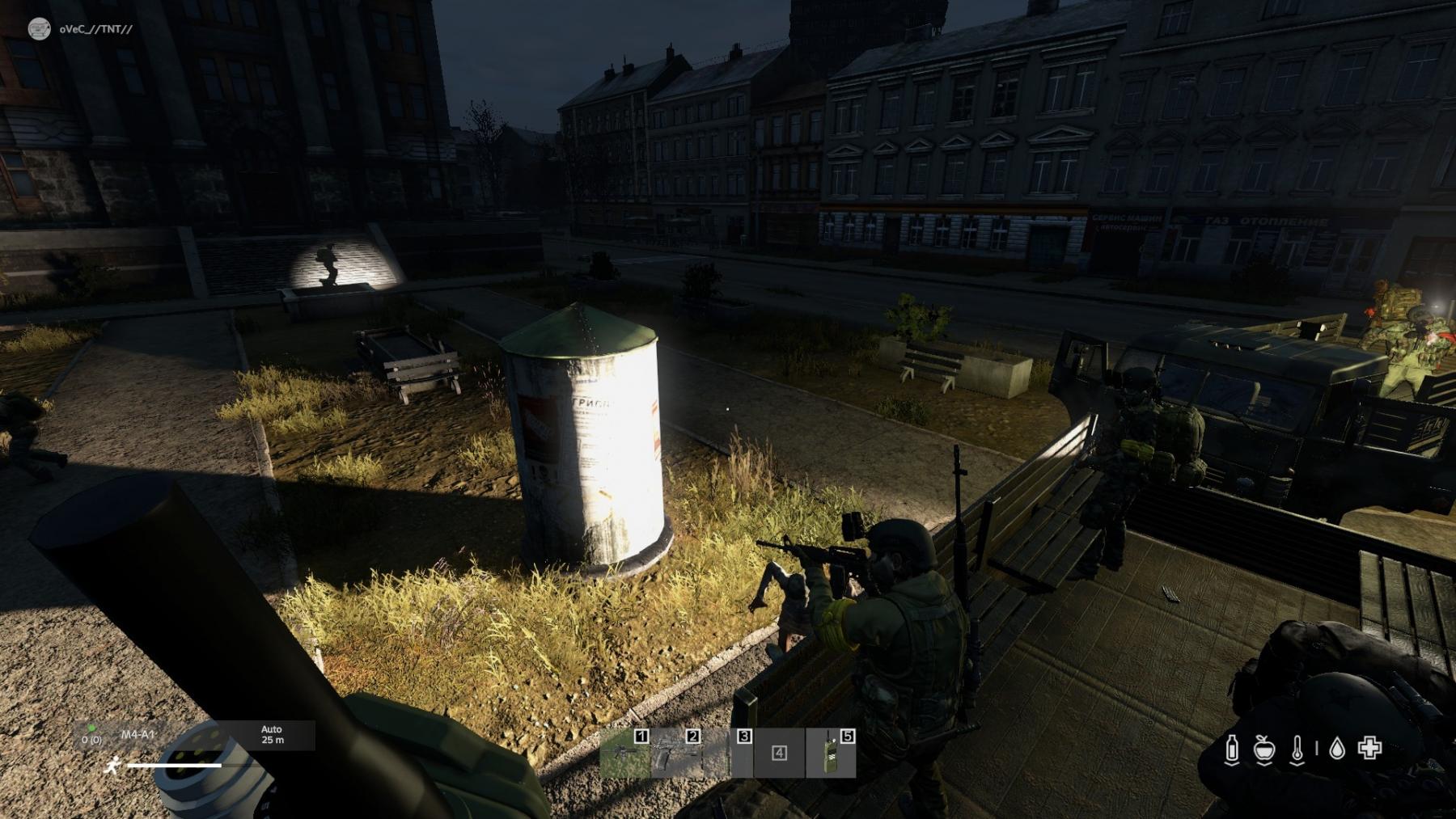Click the health cross icon
Viewport: 1456px width, 819px height.
pyautogui.click(x=1369, y=748)
